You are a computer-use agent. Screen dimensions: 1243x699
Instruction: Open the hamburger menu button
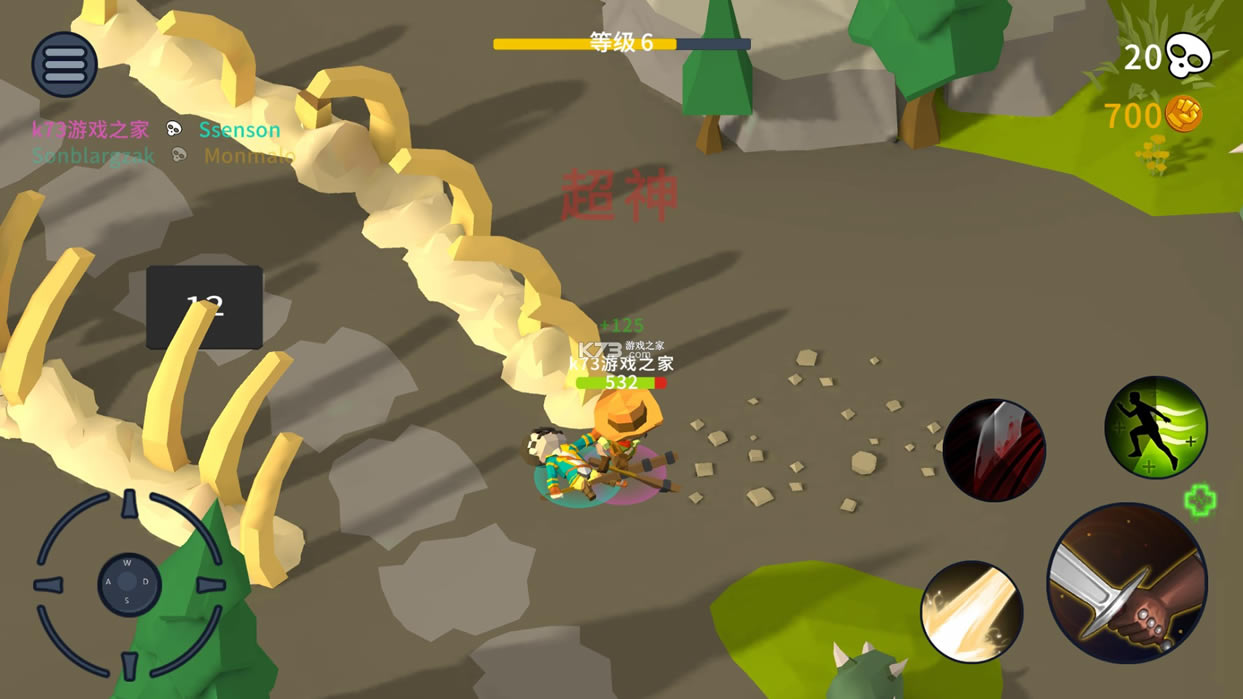pyautogui.click(x=65, y=65)
